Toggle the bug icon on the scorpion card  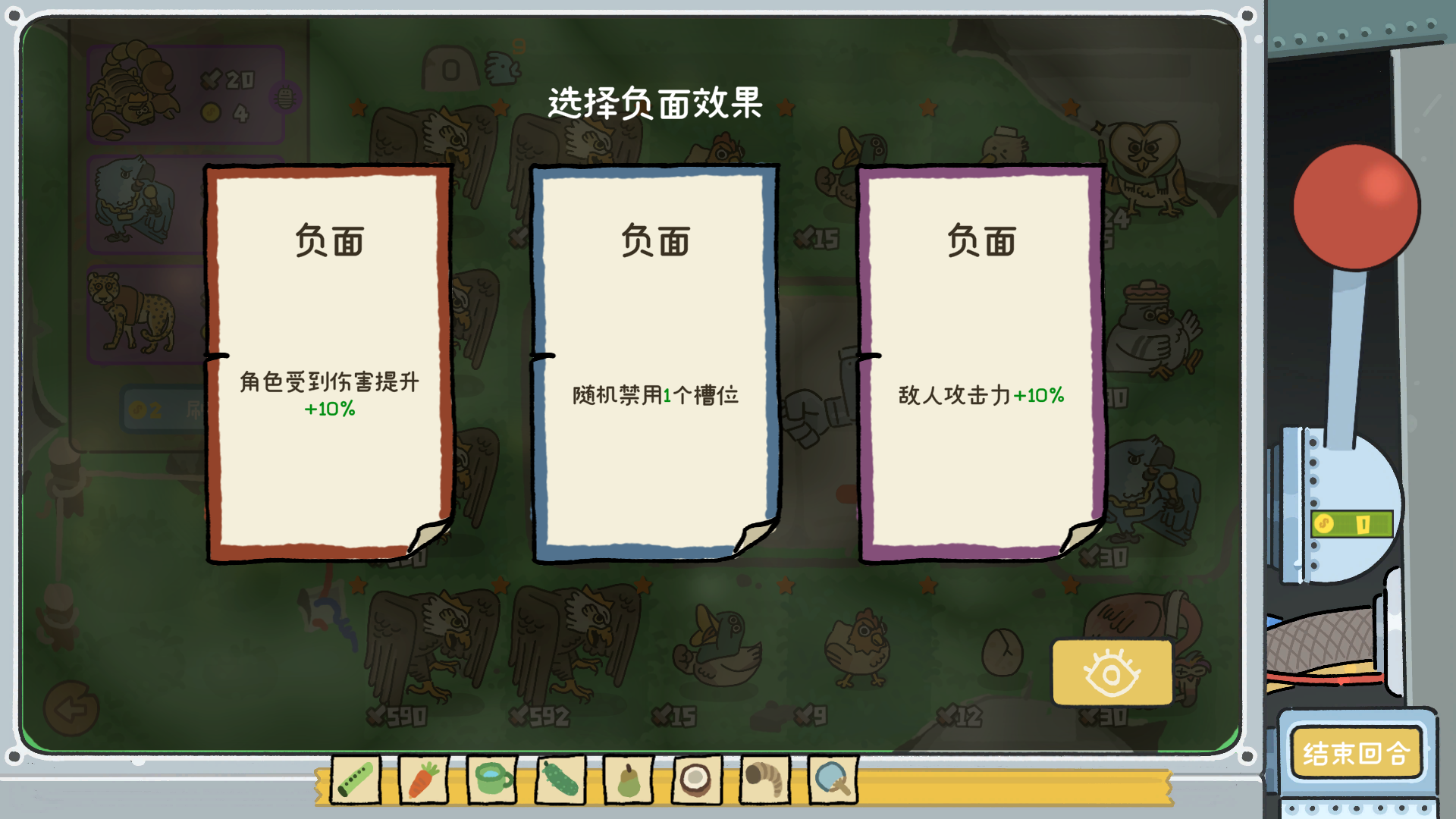[284, 95]
